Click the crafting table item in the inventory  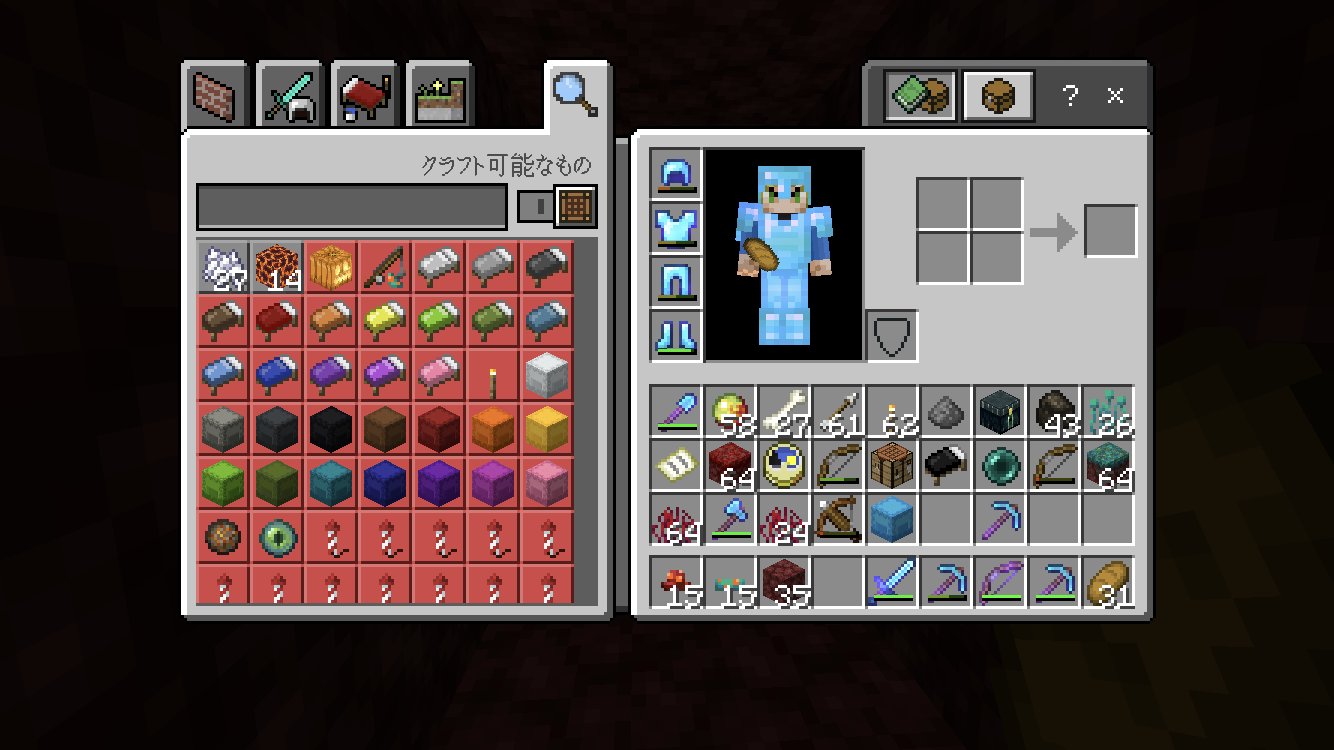click(x=893, y=467)
